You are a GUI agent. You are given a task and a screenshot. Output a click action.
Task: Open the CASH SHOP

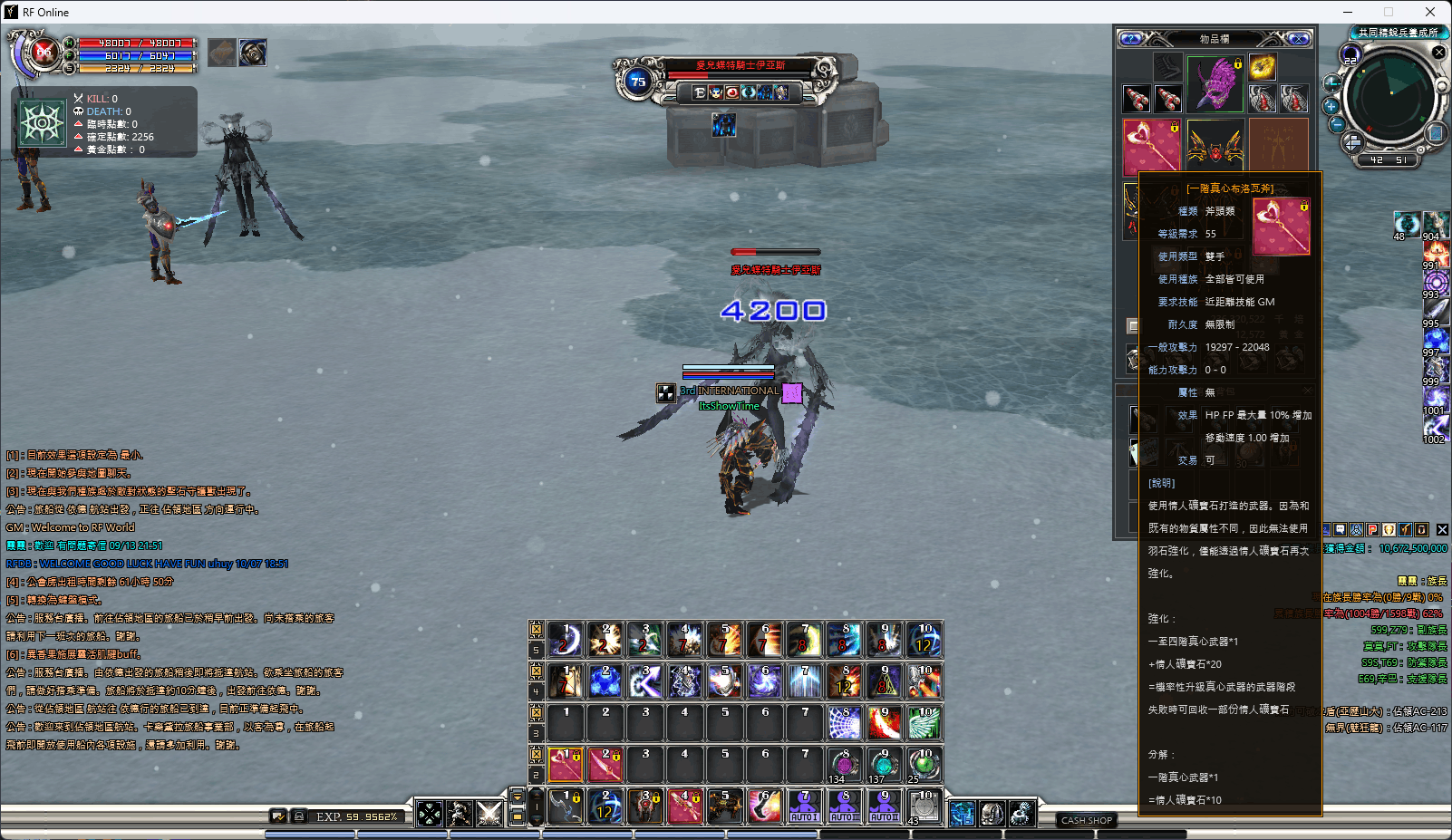click(1086, 820)
